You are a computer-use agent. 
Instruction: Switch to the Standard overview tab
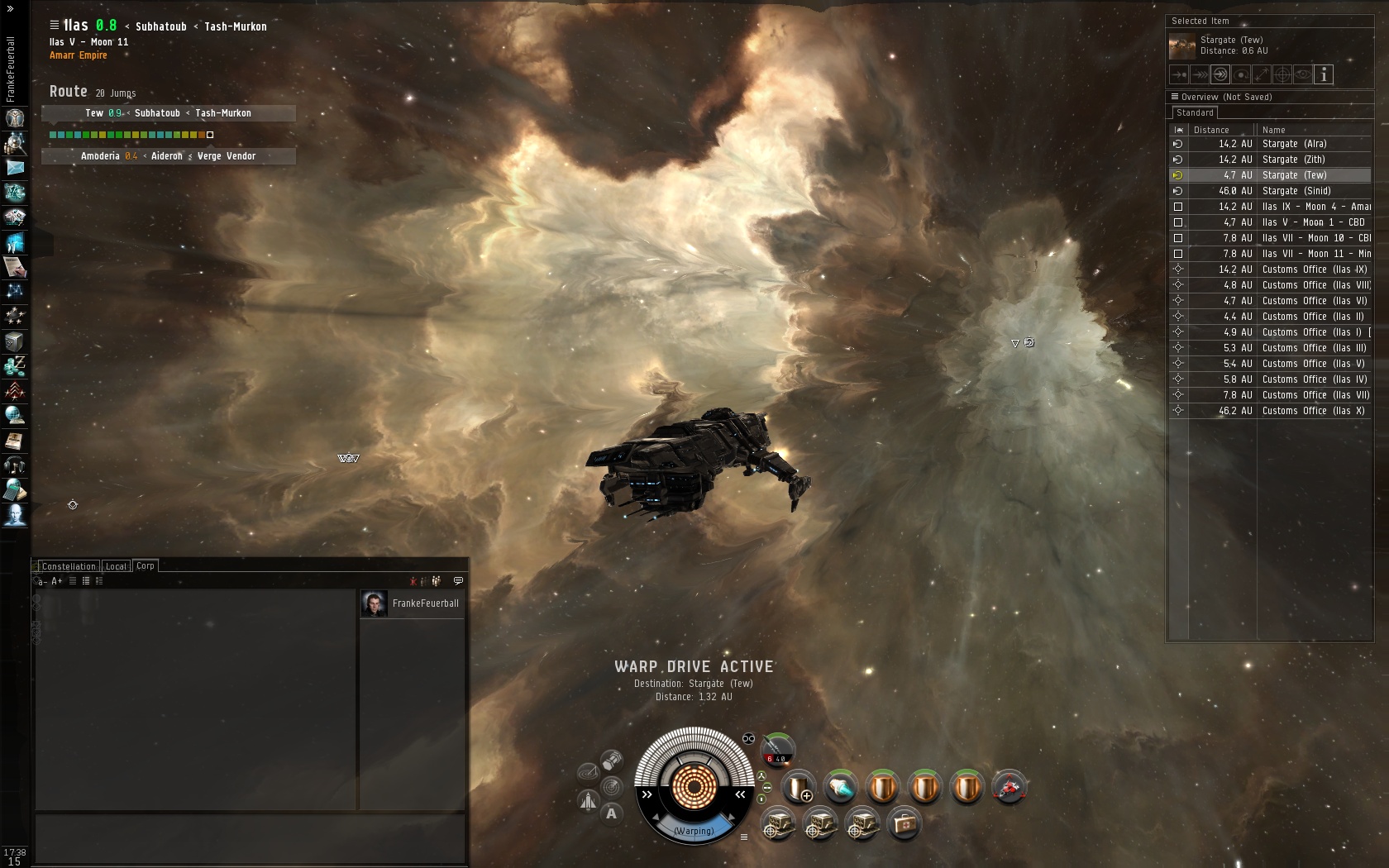tap(1195, 113)
